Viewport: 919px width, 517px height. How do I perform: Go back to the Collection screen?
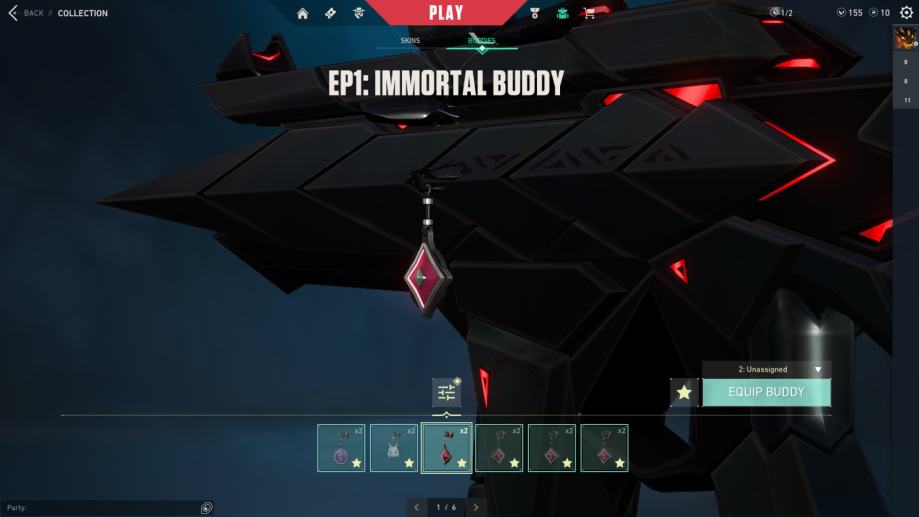pyautogui.click(x=26, y=13)
